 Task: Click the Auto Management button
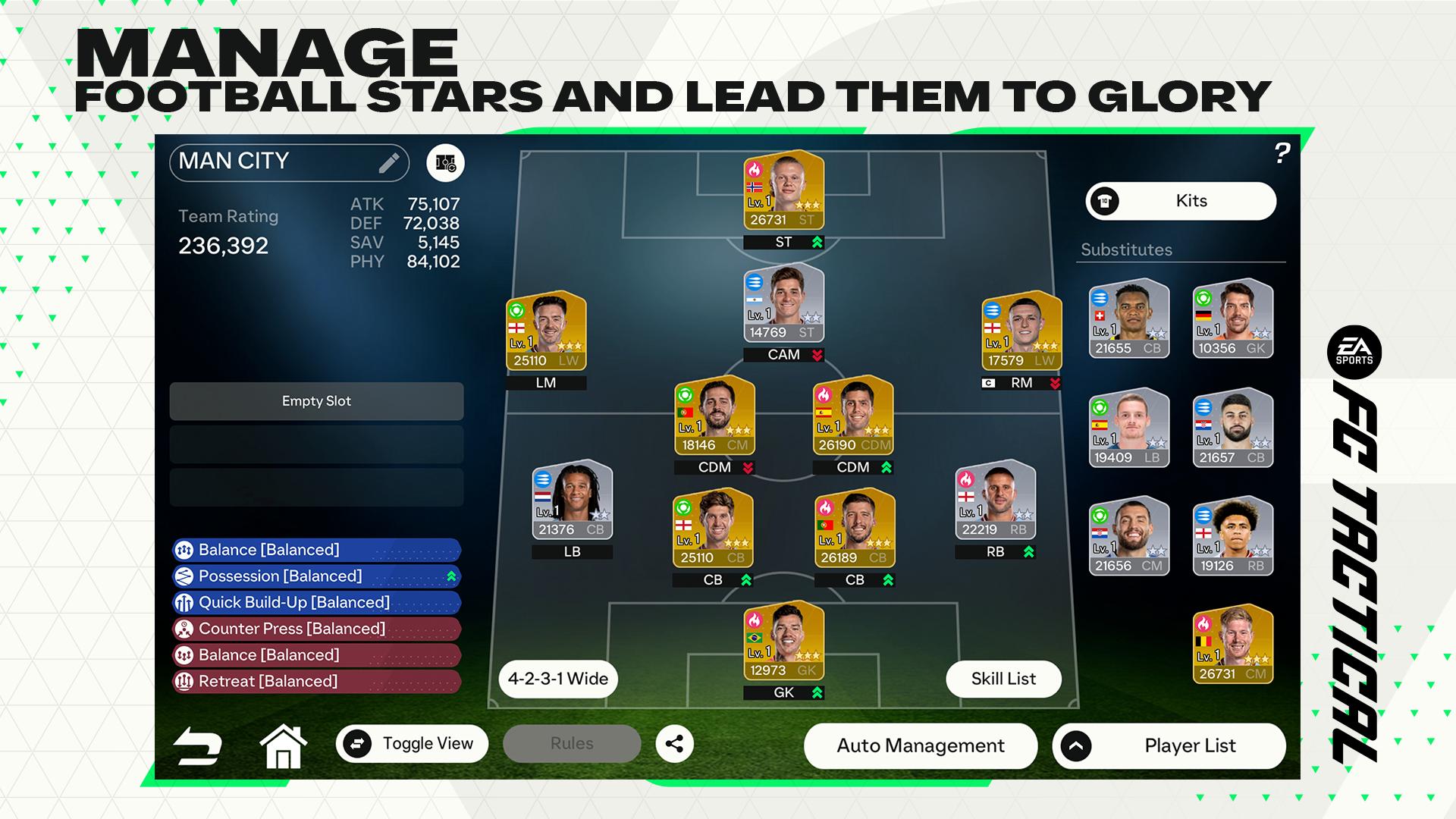(x=920, y=745)
